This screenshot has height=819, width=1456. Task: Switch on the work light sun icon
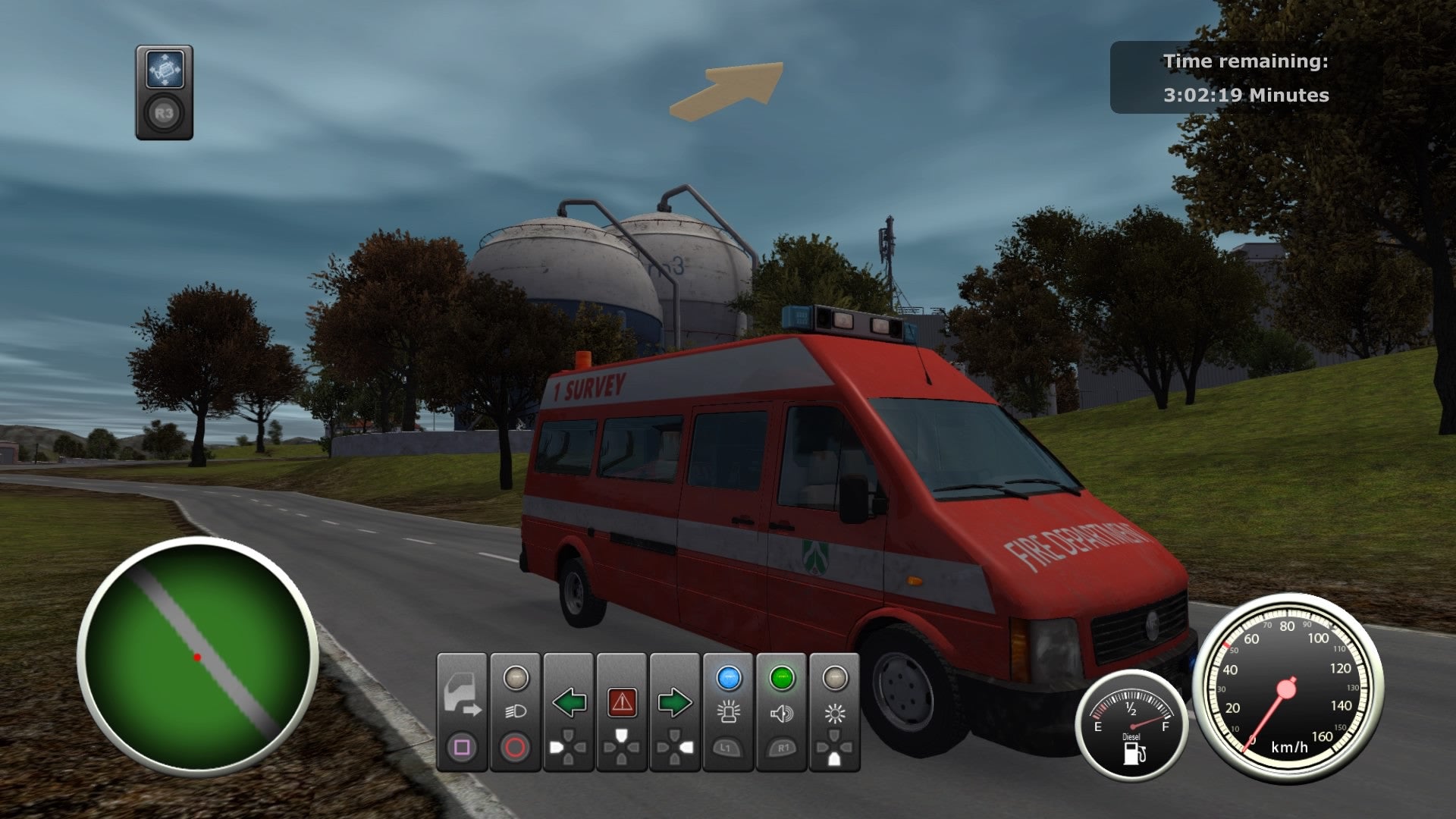tap(834, 714)
